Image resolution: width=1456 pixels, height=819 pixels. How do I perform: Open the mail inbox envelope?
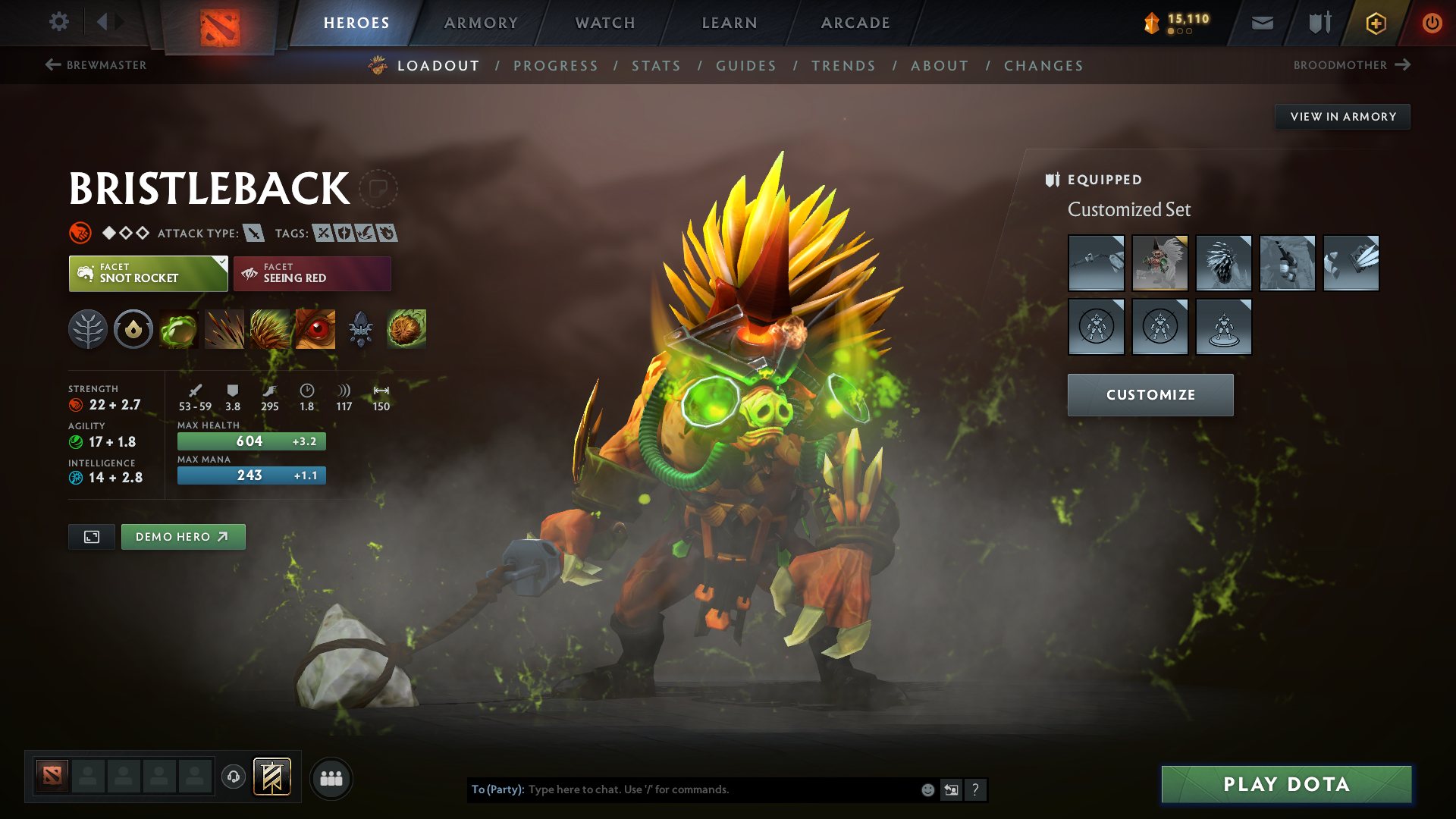pyautogui.click(x=1262, y=23)
